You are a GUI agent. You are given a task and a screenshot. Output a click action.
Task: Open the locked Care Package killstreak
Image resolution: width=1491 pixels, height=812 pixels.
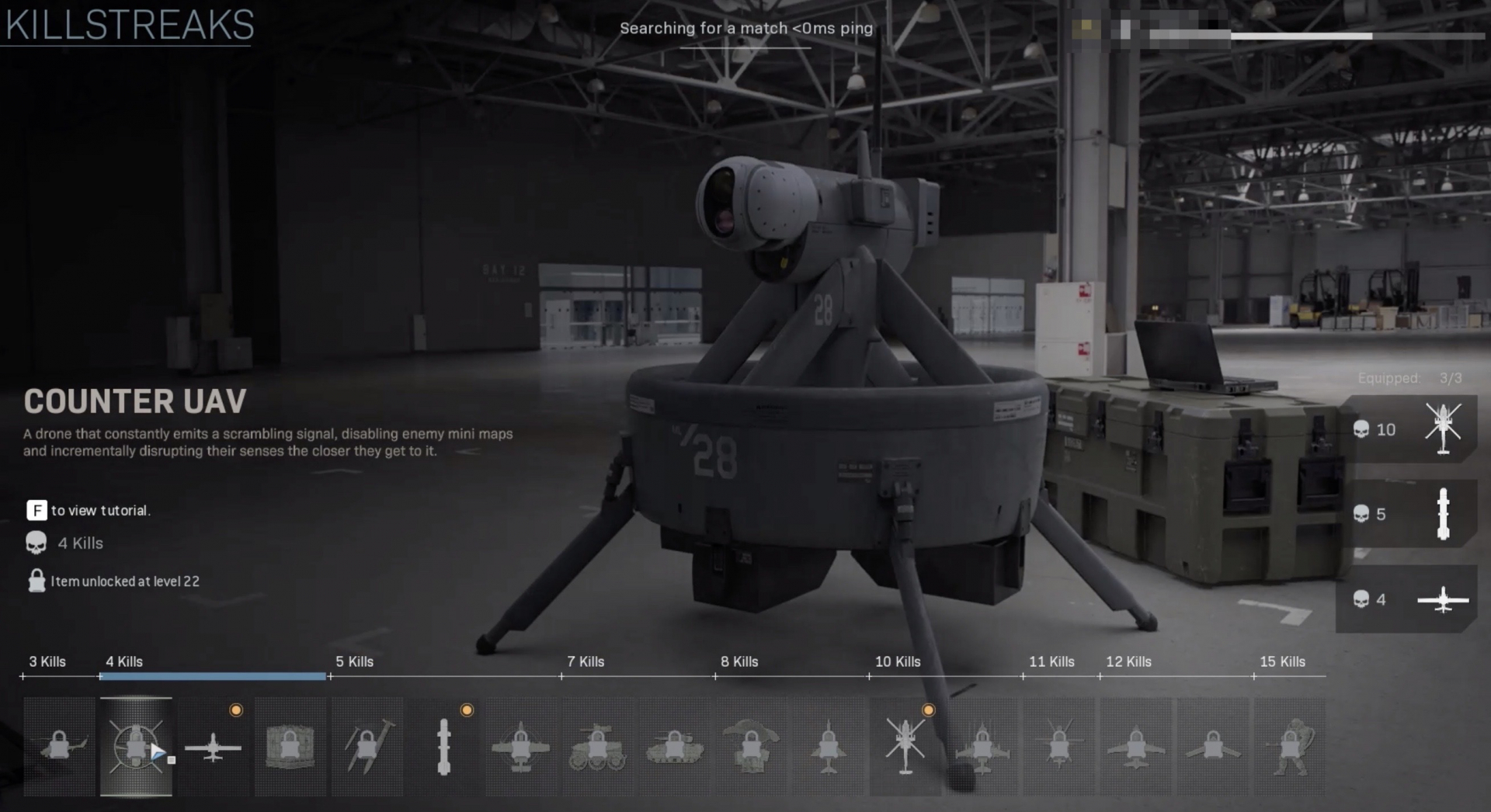coord(290,747)
